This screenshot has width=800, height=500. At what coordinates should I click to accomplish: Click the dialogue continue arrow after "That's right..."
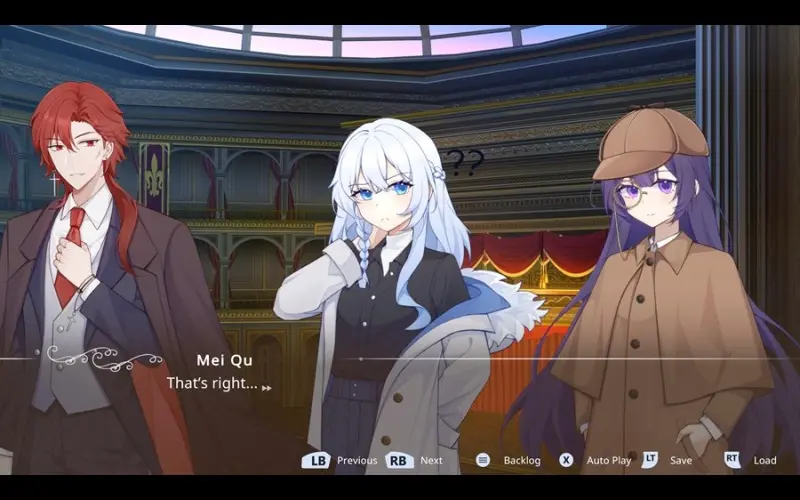pos(267,387)
